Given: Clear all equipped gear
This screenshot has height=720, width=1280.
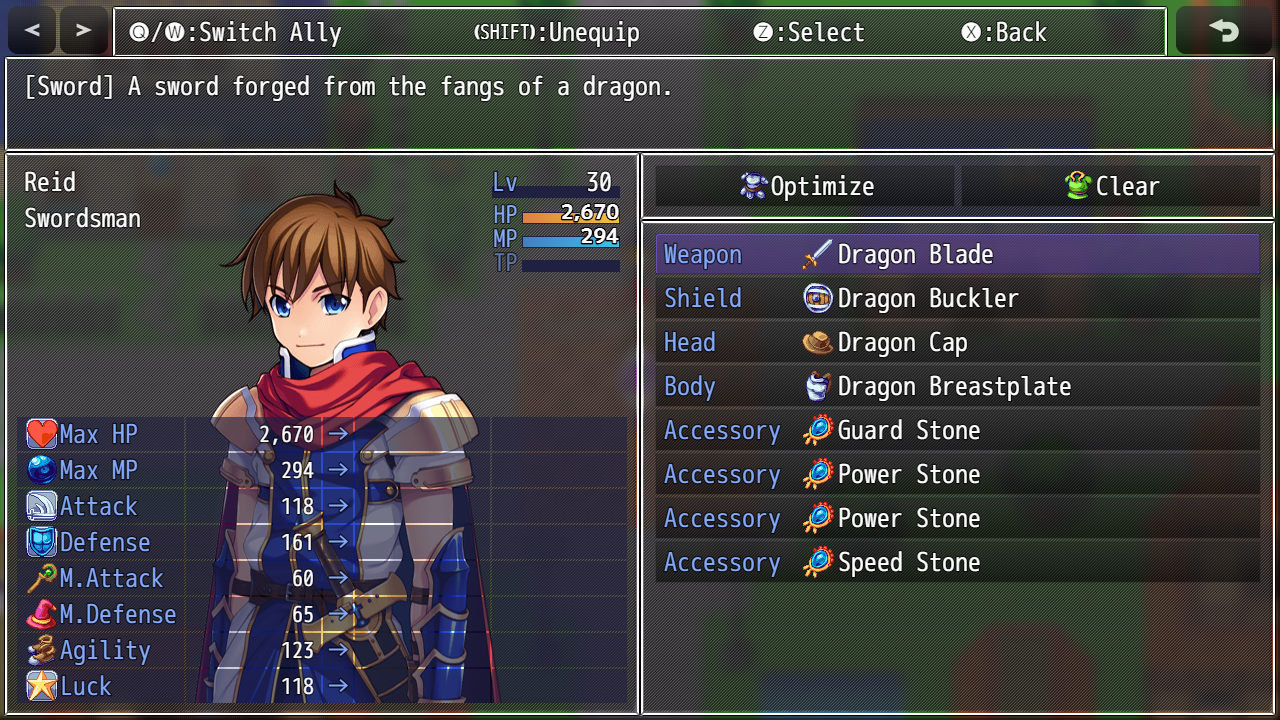Looking at the screenshot, I should click(x=1111, y=186).
